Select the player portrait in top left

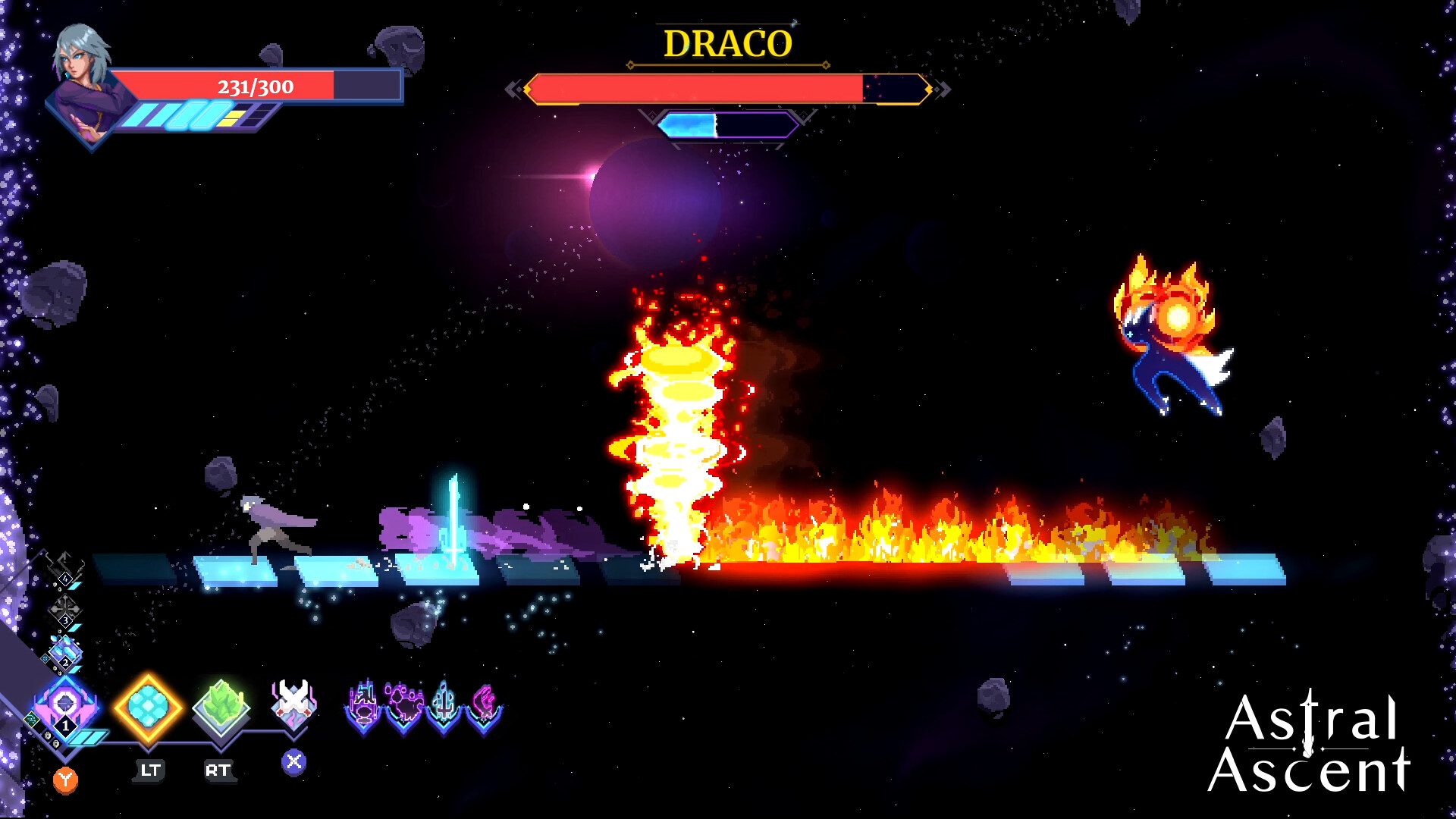pos(82,76)
